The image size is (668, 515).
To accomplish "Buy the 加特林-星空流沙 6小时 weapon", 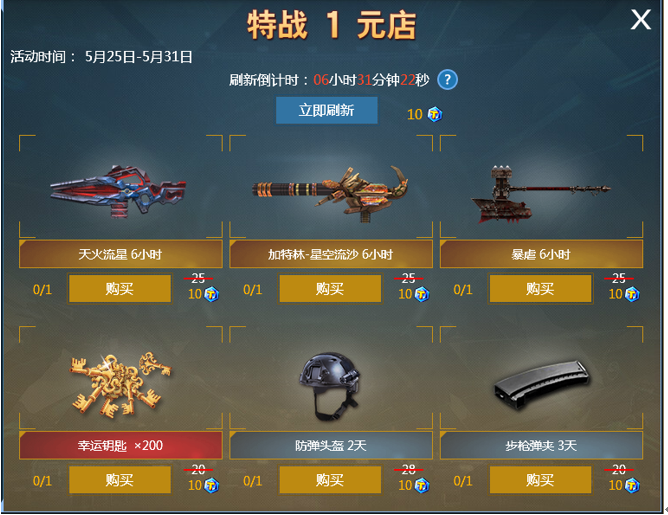I will [330, 289].
